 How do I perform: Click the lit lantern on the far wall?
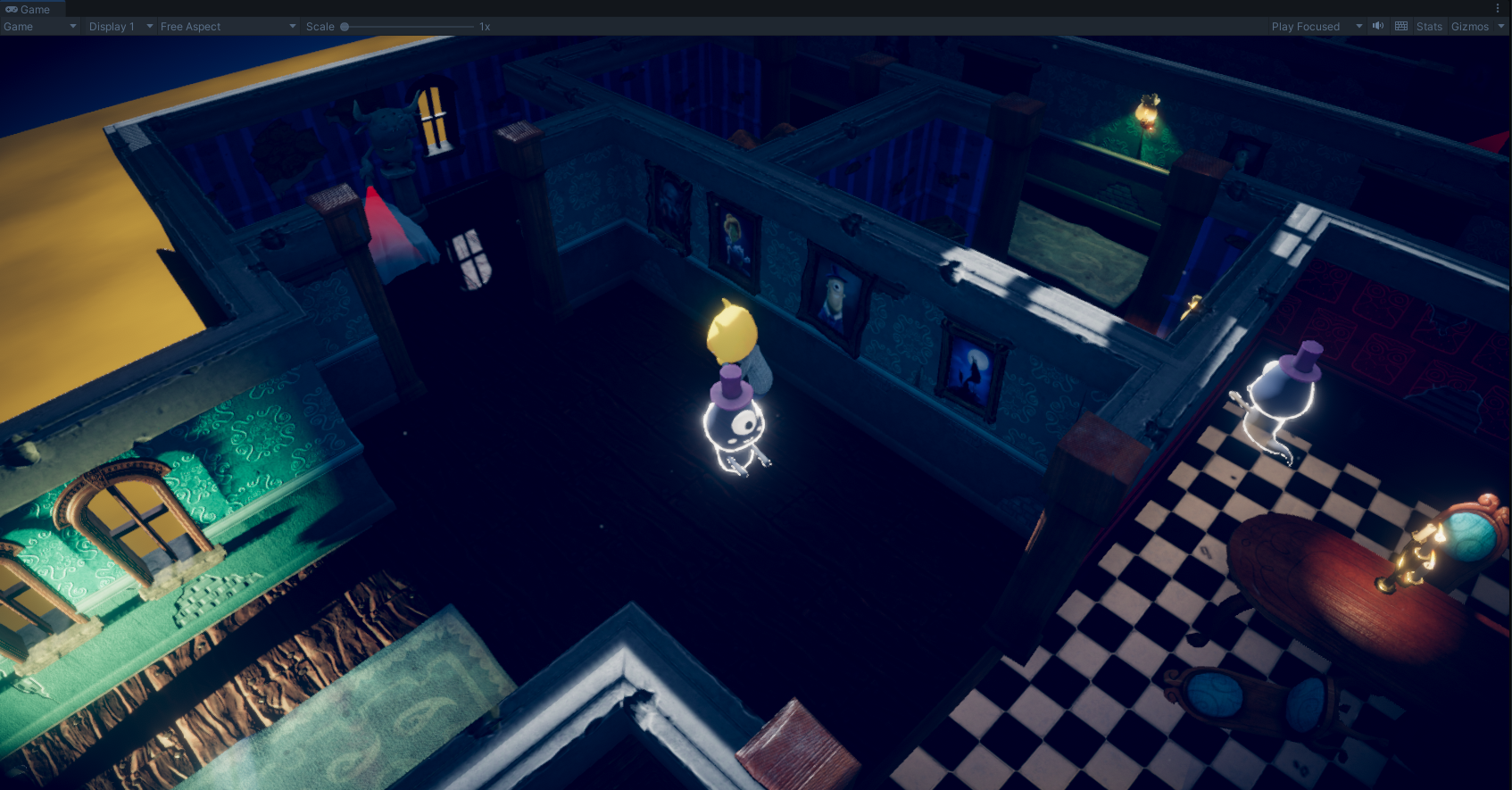(1147, 113)
